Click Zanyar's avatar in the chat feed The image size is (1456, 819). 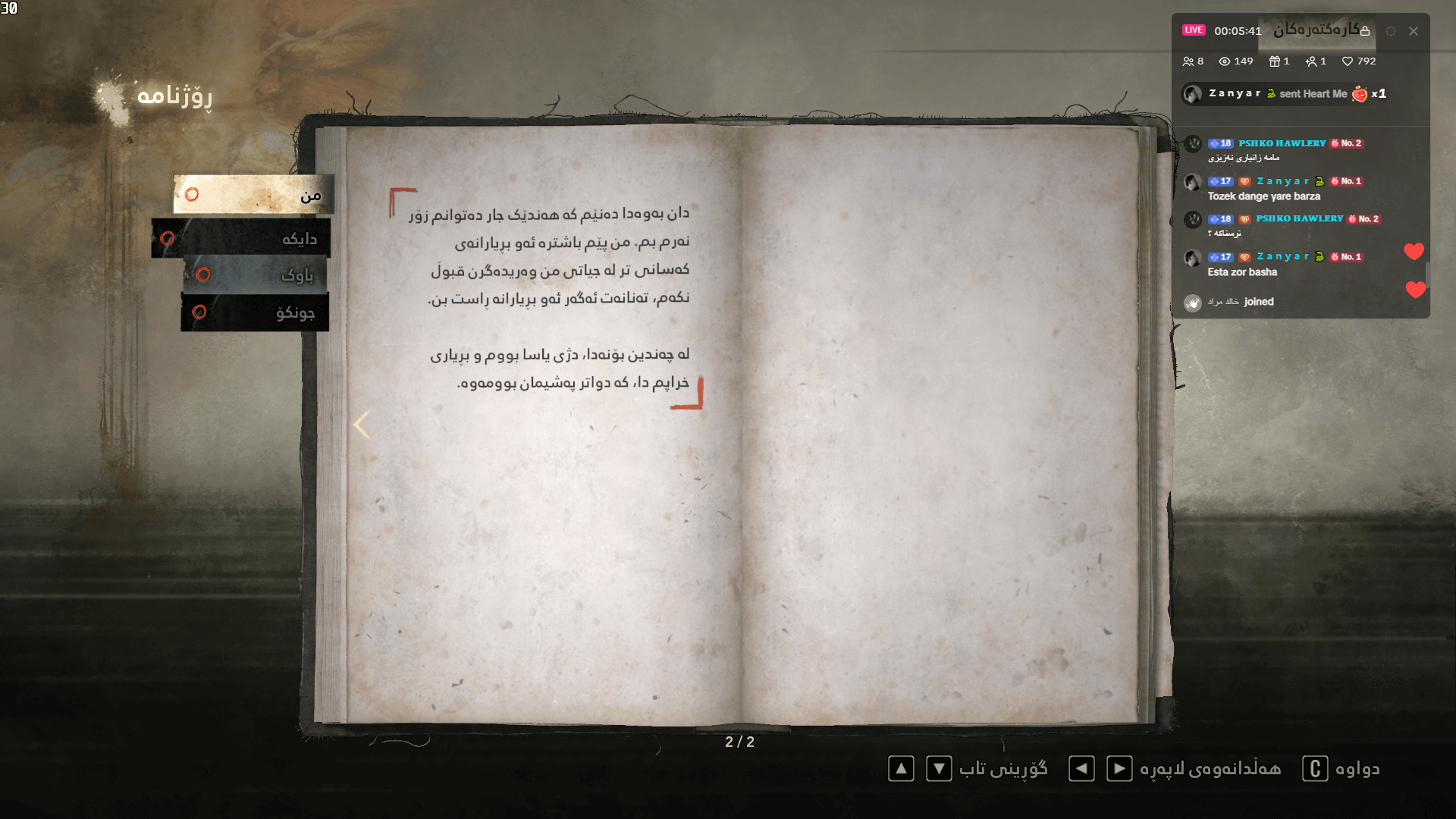(x=1193, y=94)
